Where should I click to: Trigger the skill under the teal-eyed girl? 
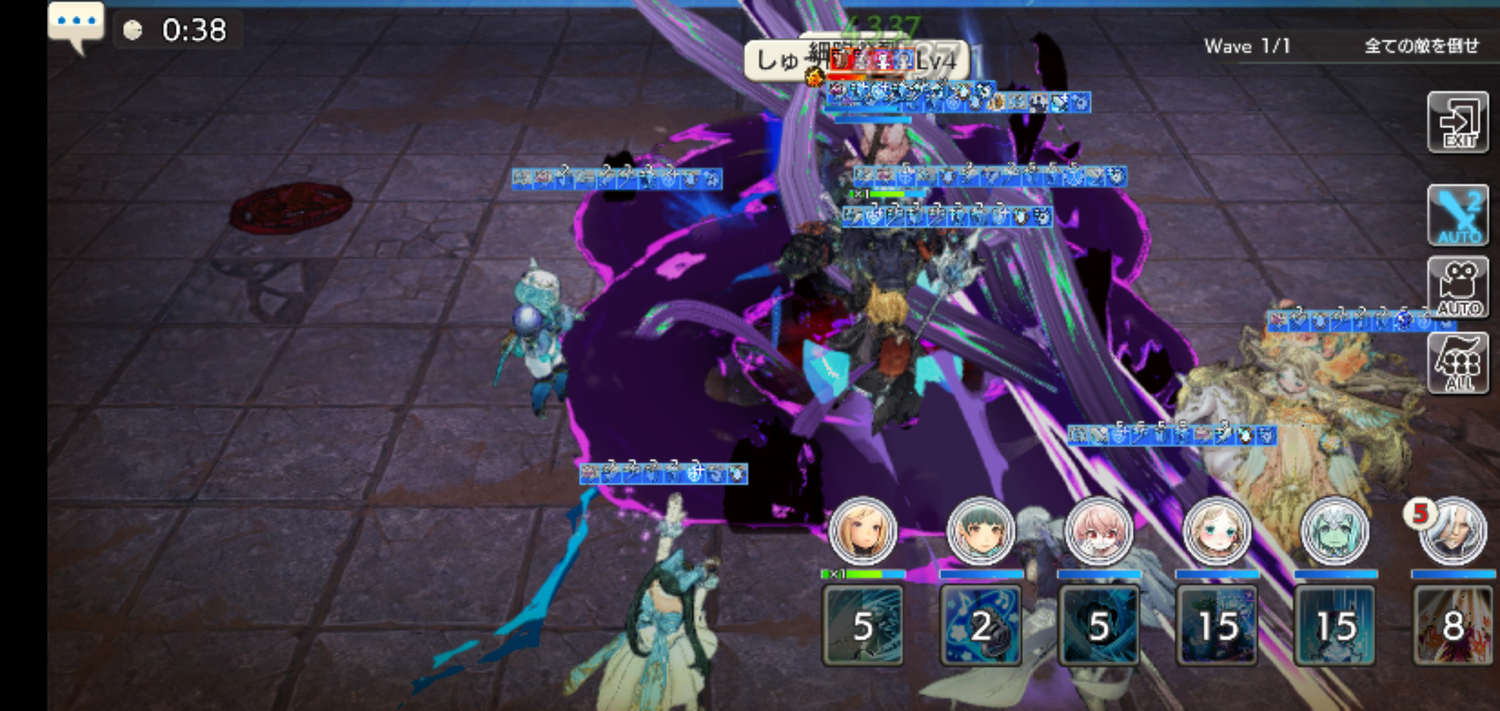click(x=1217, y=625)
